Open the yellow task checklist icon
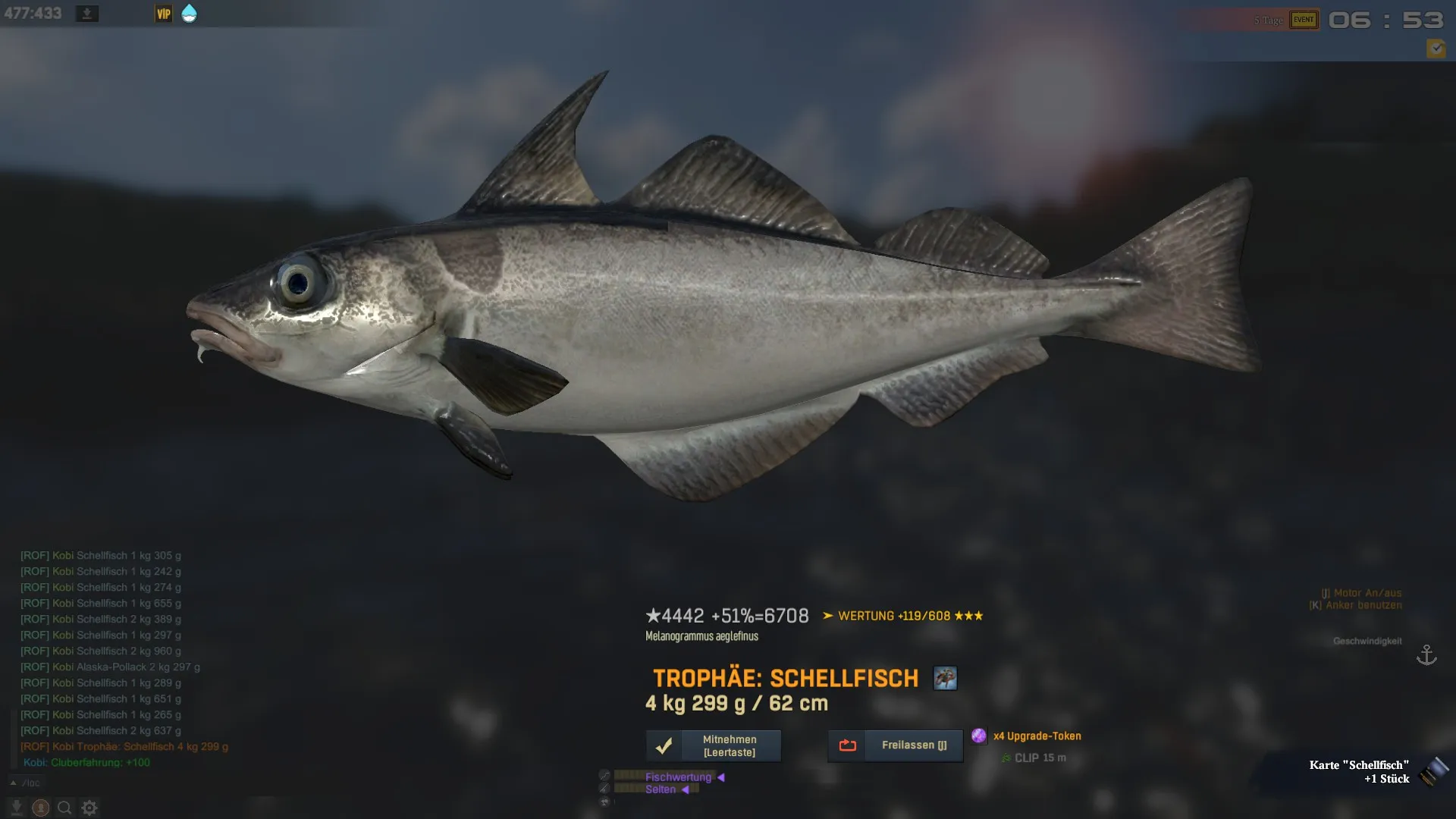Viewport: 1456px width, 819px height. [1436, 49]
